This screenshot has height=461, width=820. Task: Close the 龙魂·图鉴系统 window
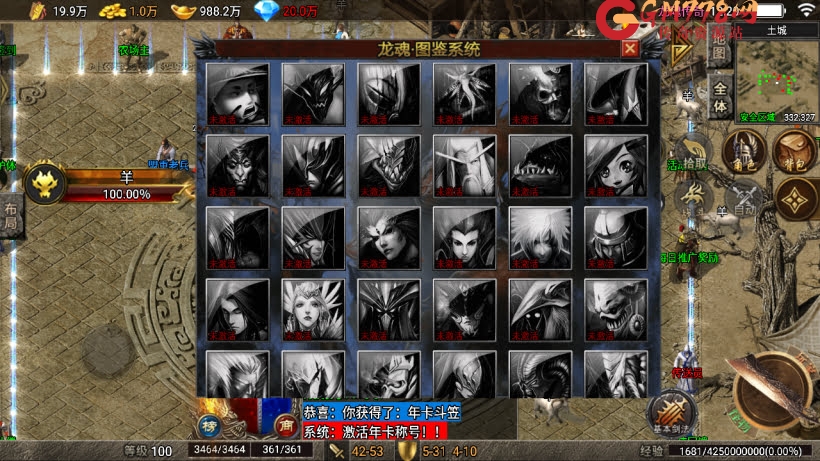coord(629,47)
